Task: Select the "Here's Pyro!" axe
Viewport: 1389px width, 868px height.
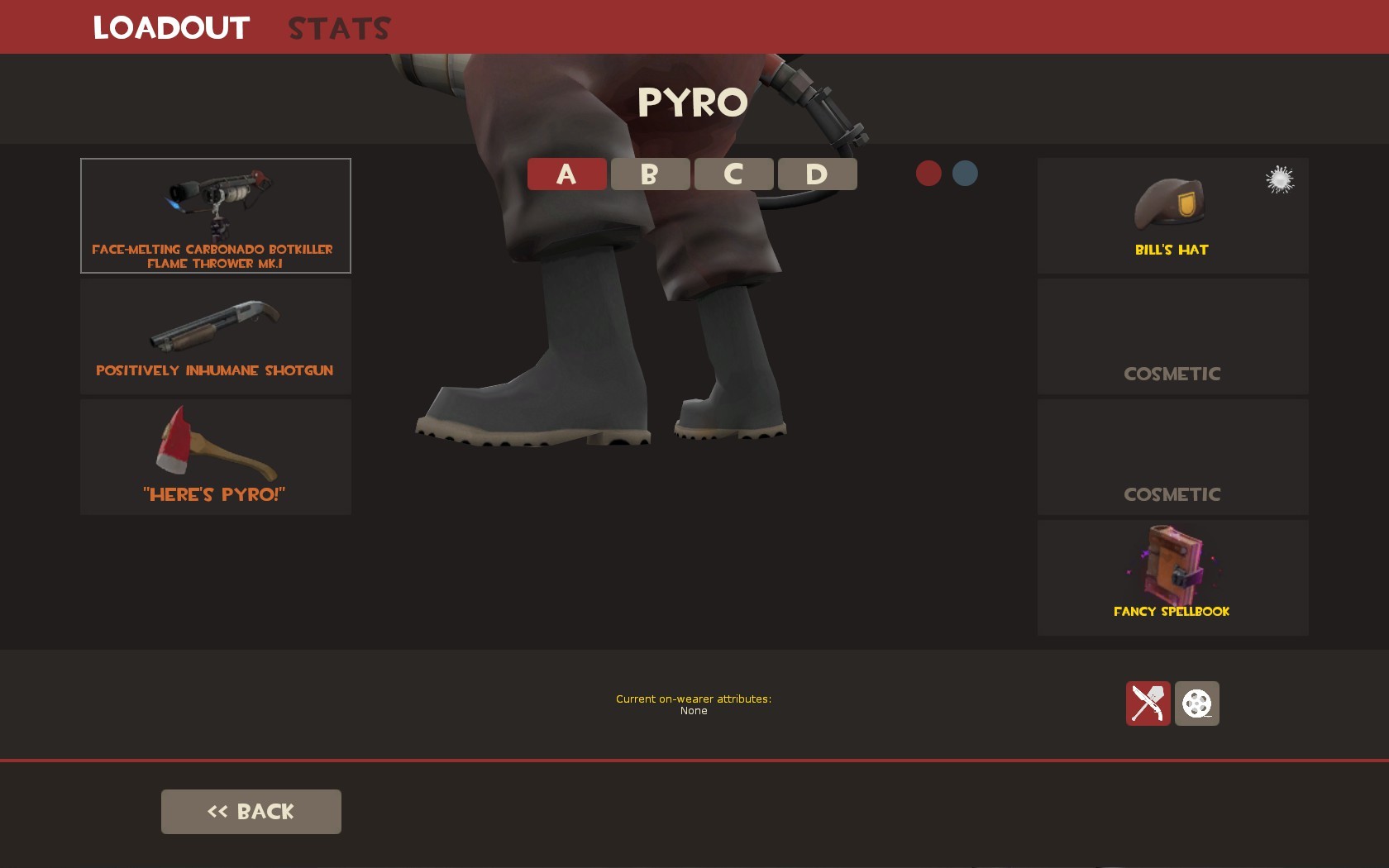Action: (x=215, y=455)
